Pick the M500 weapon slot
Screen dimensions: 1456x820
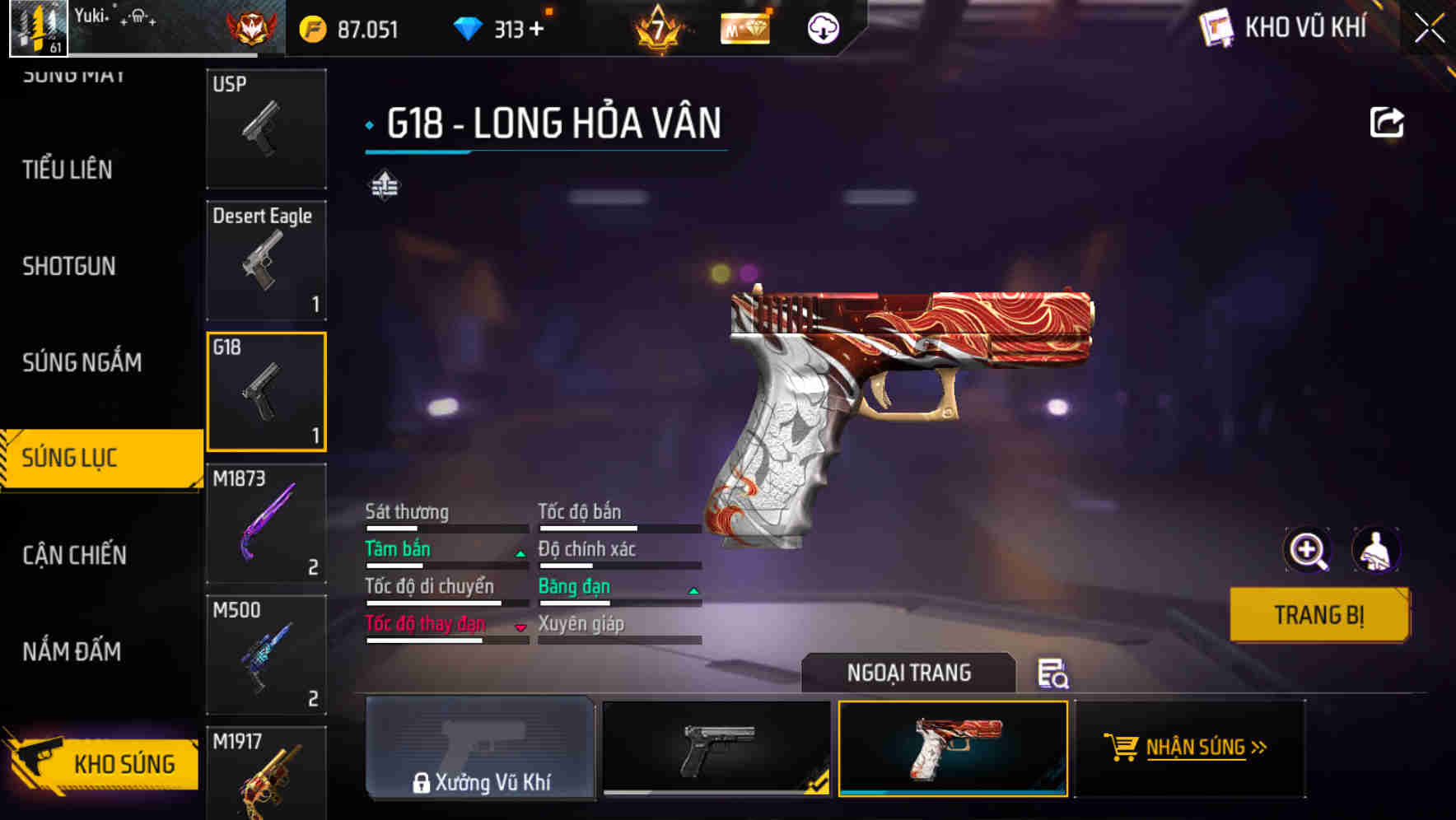coord(265,655)
